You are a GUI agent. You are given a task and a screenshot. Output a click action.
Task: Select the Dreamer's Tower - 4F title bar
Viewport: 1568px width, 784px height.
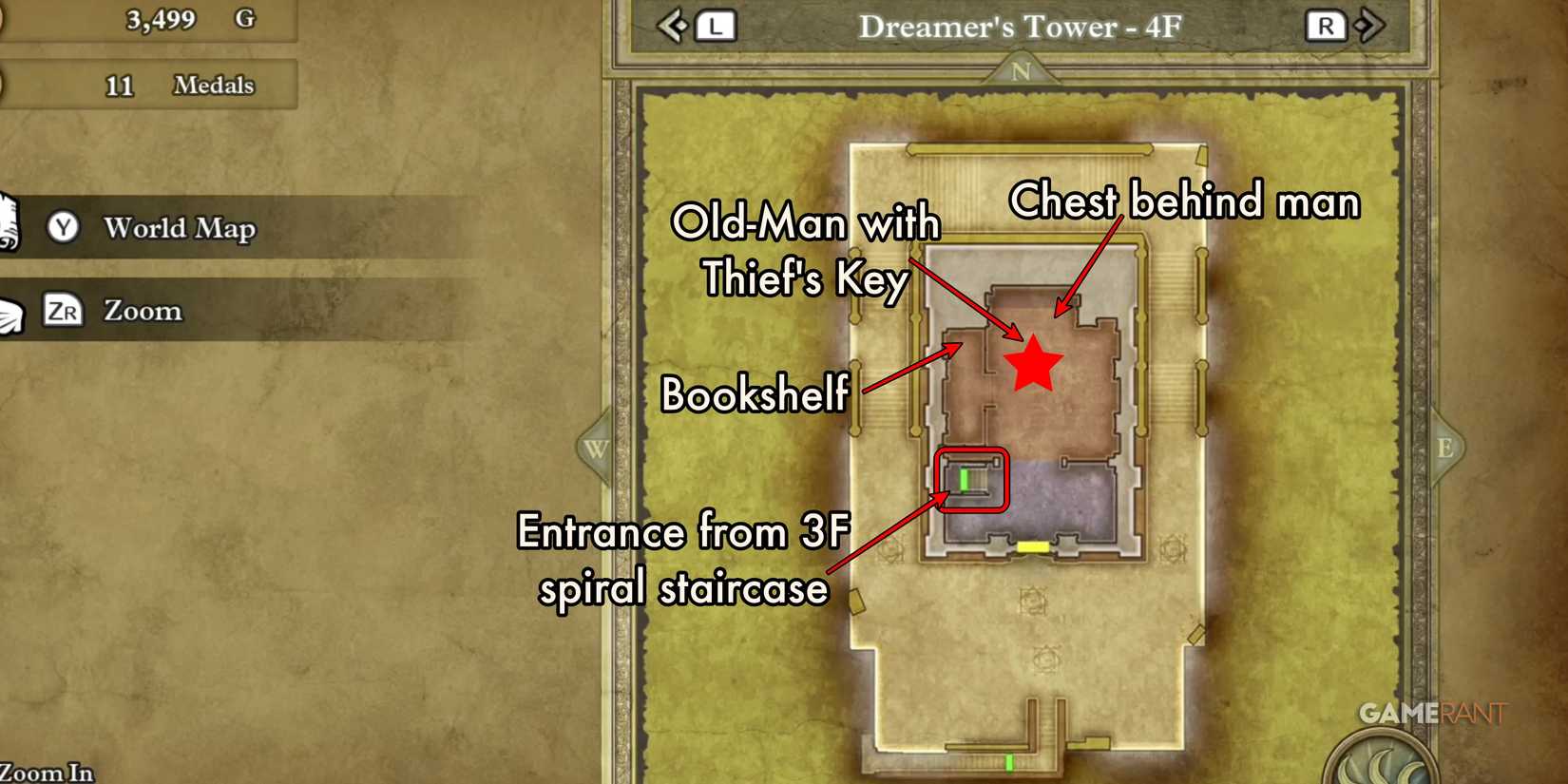[1019, 28]
